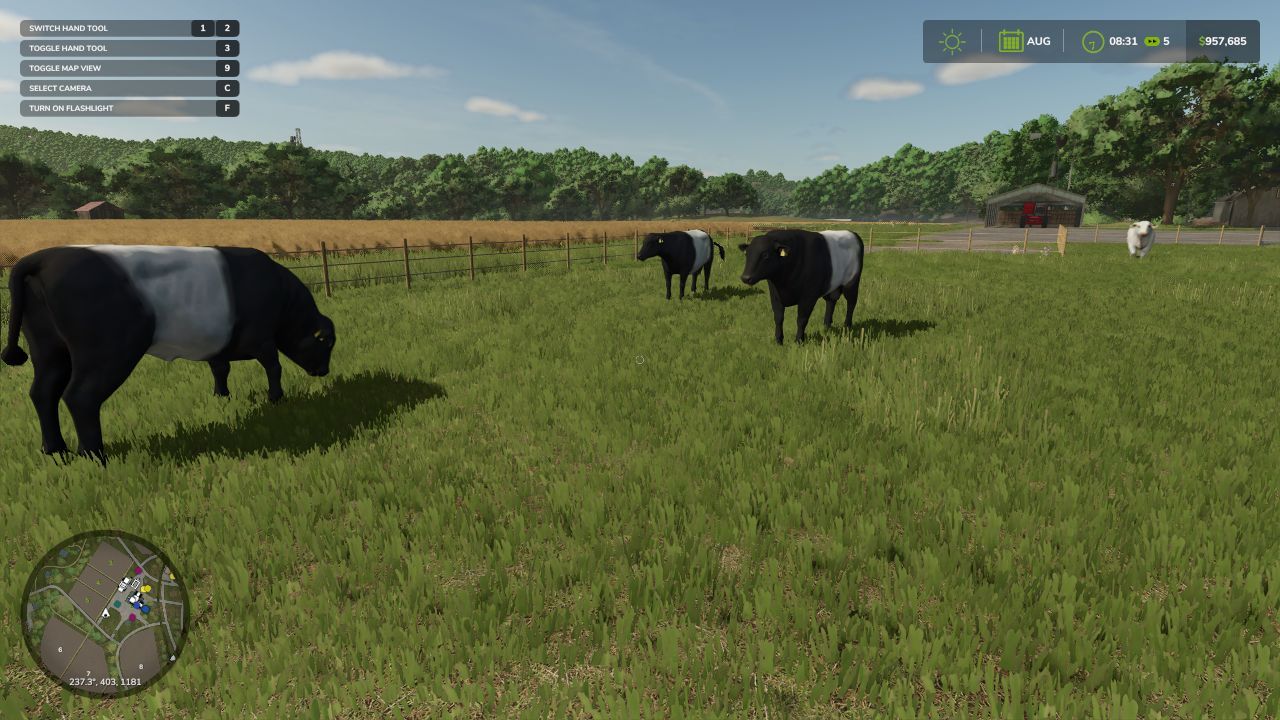This screenshot has width=1280, height=720.
Task: Click field number 6 on the minimap
Action: tap(60, 649)
